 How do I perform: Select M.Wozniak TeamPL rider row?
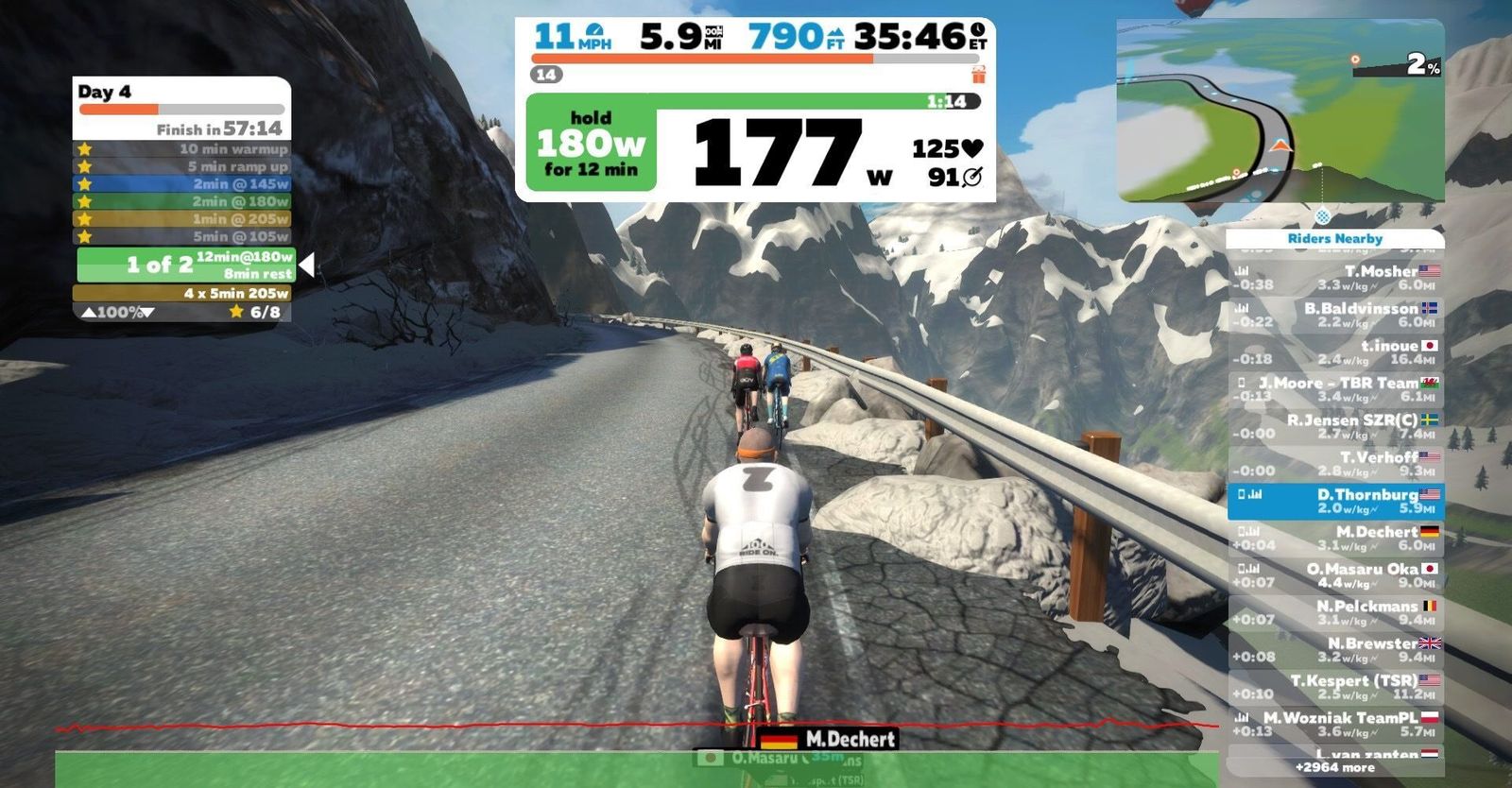click(x=1335, y=724)
